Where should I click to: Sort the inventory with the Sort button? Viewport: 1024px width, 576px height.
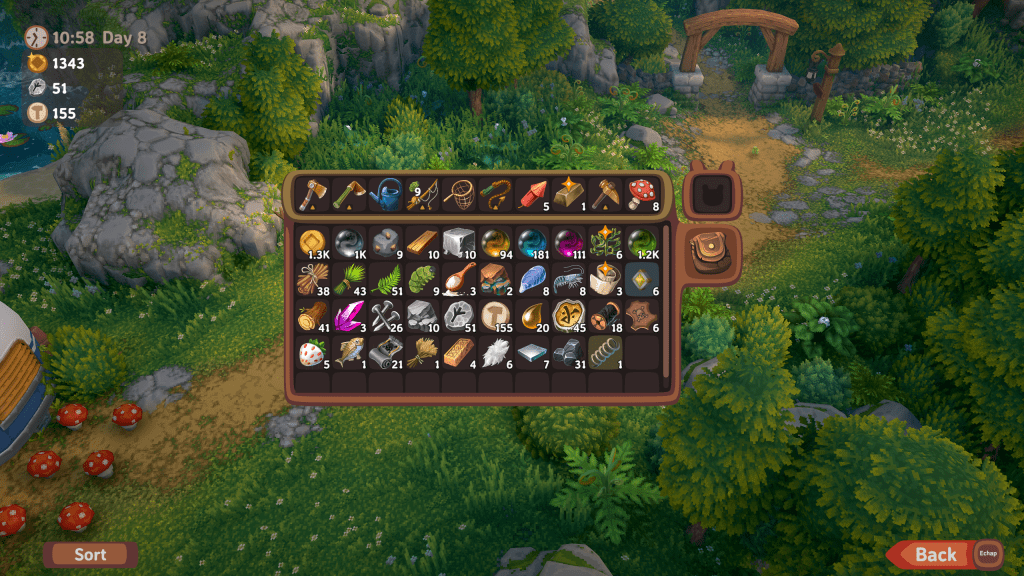[x=90, y=554]
